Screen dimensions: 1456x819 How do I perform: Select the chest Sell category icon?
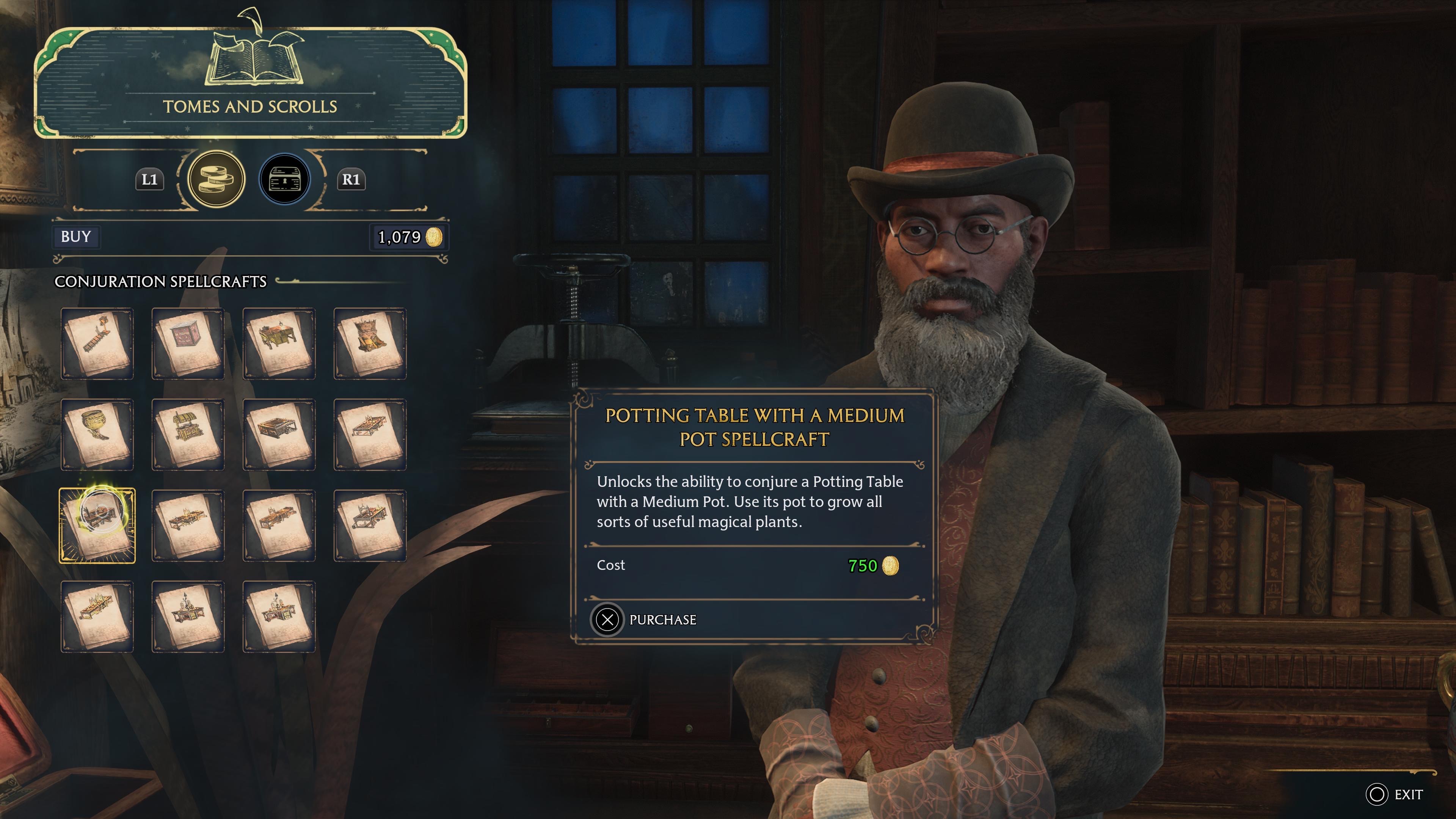(285, 179)
